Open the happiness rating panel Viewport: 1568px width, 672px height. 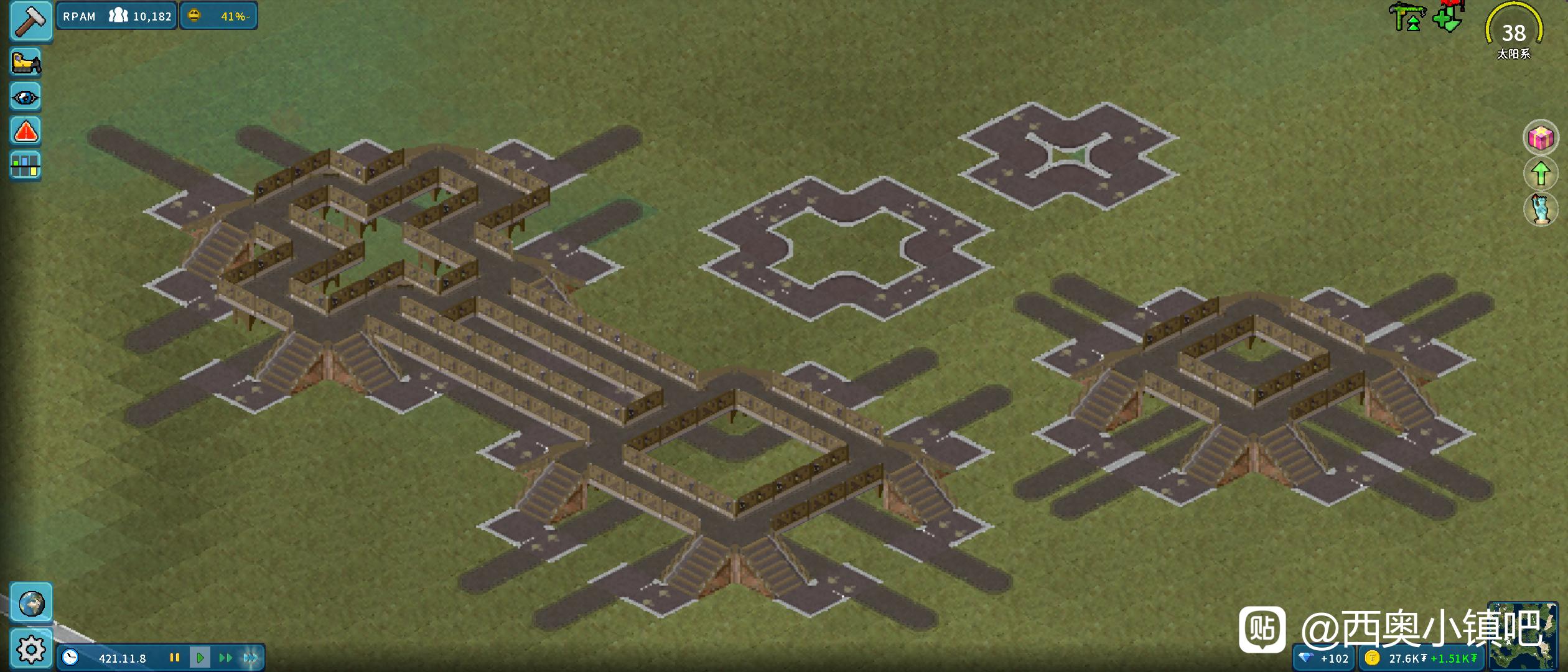pos(219,16)
